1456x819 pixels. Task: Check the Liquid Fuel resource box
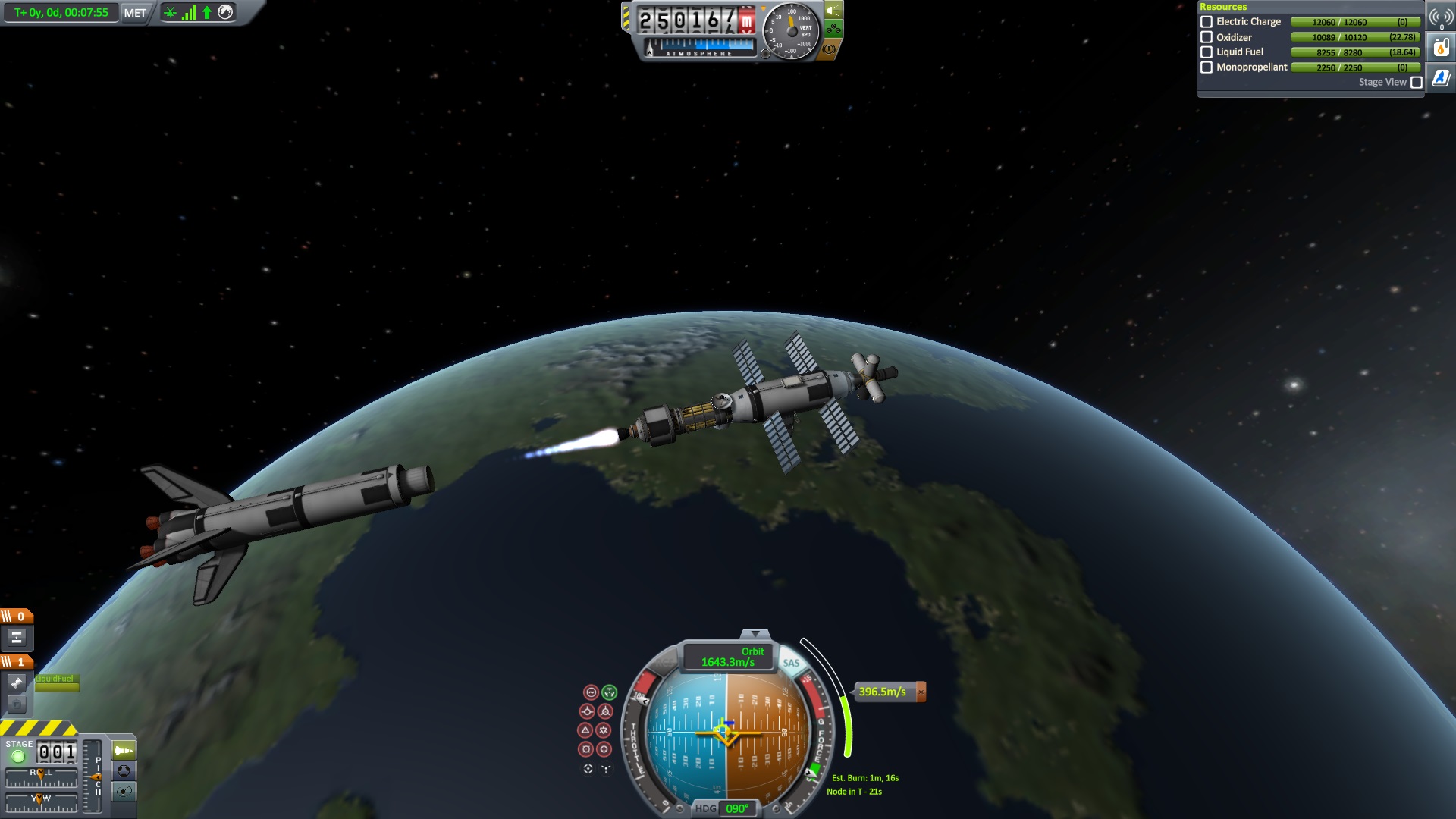[1207, 52]
